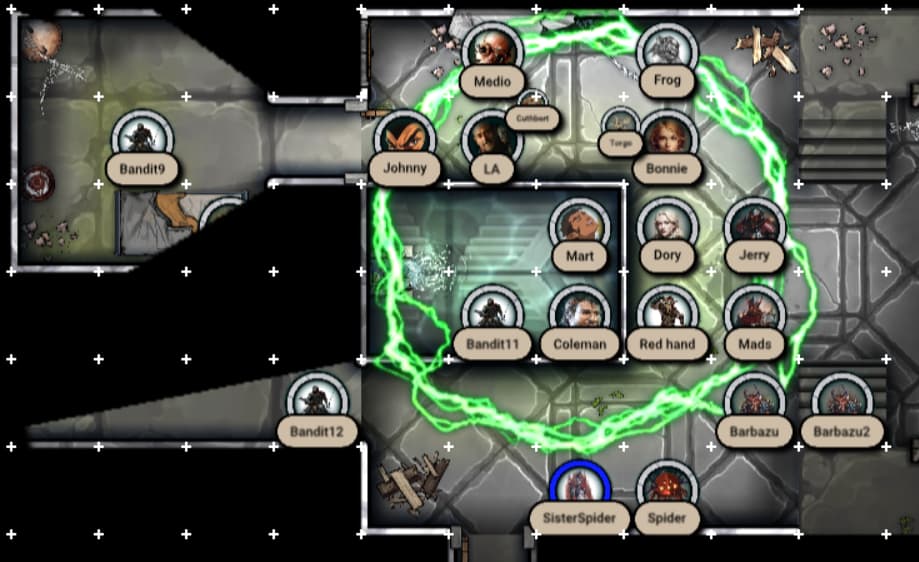The width and height of the screenshot is (919, 562).
Task: Choose the Red hand token
Action: pos(667,313)
